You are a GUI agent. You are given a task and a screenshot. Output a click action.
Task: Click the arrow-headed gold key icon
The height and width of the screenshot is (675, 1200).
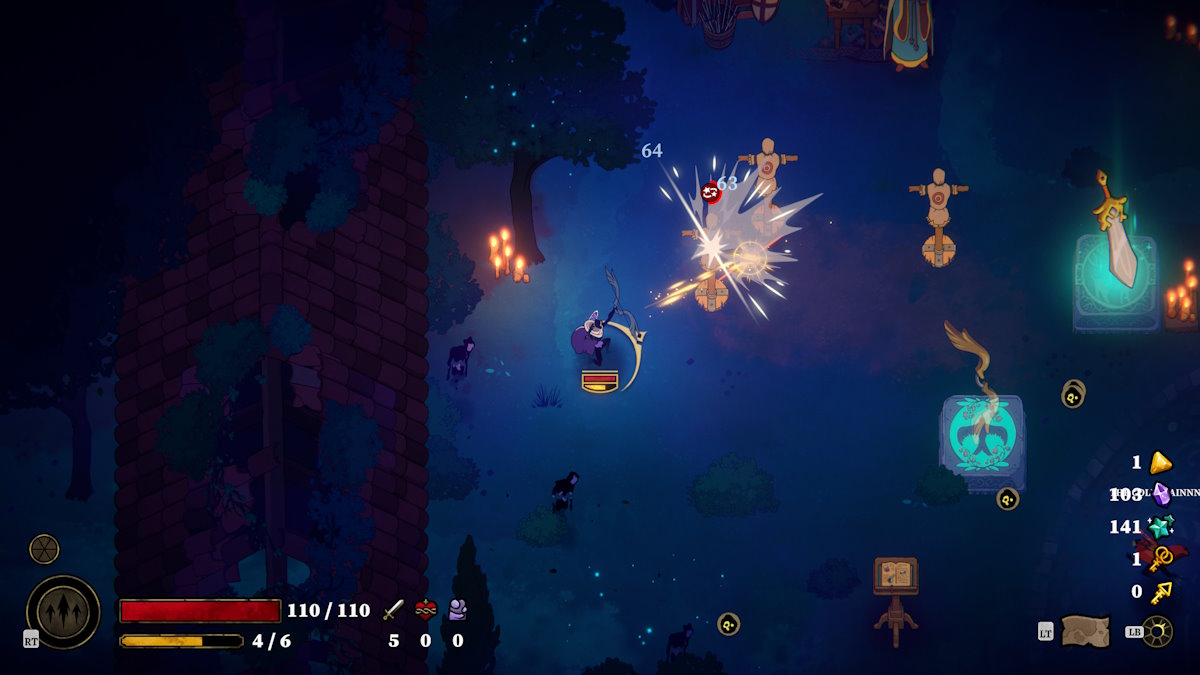(x=1161, y=592)
